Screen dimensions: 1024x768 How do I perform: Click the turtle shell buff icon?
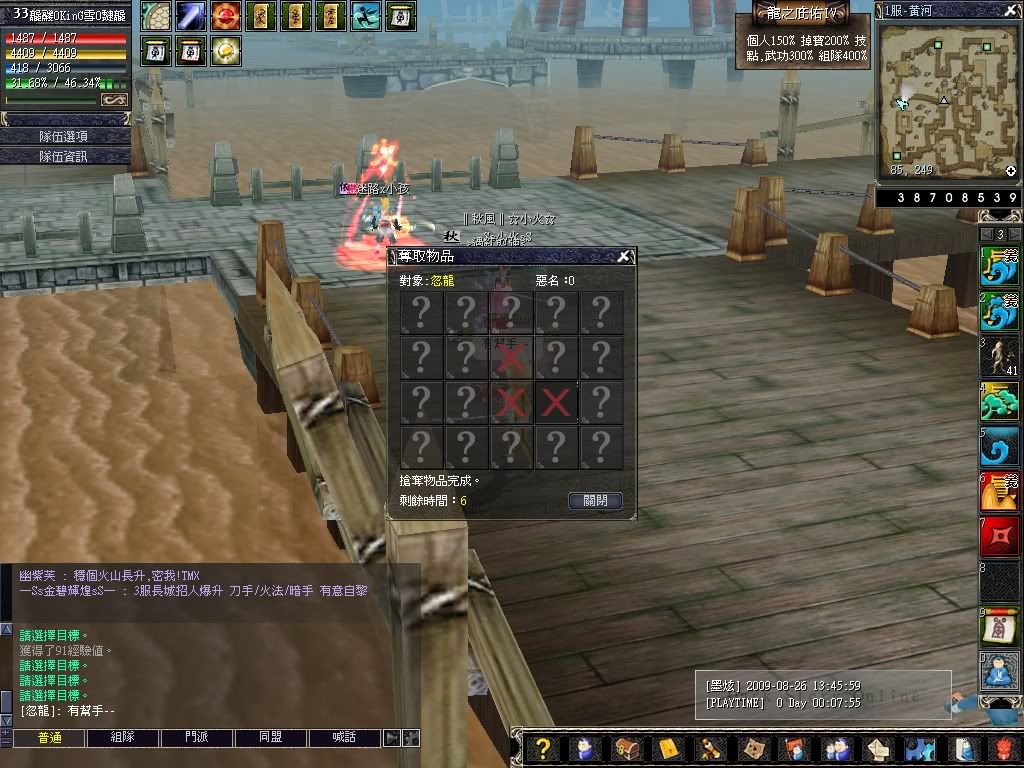click(x=155, y=16)
